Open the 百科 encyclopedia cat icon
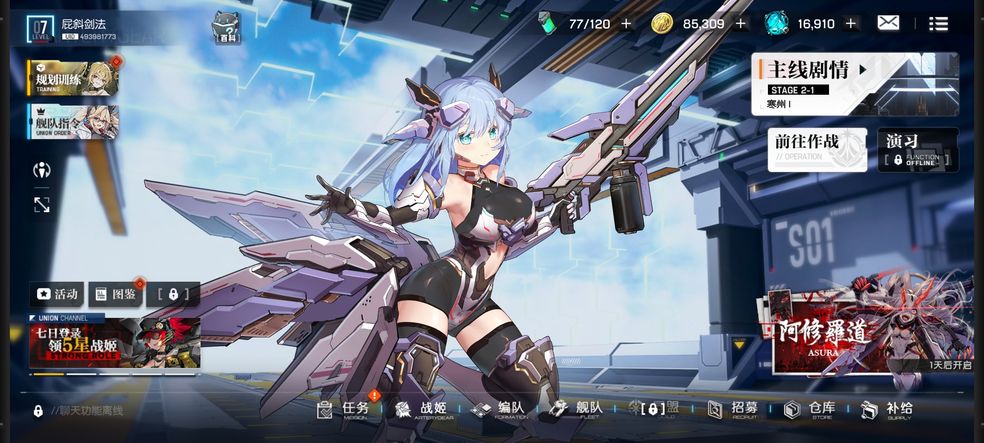 (x=228, y=29)
